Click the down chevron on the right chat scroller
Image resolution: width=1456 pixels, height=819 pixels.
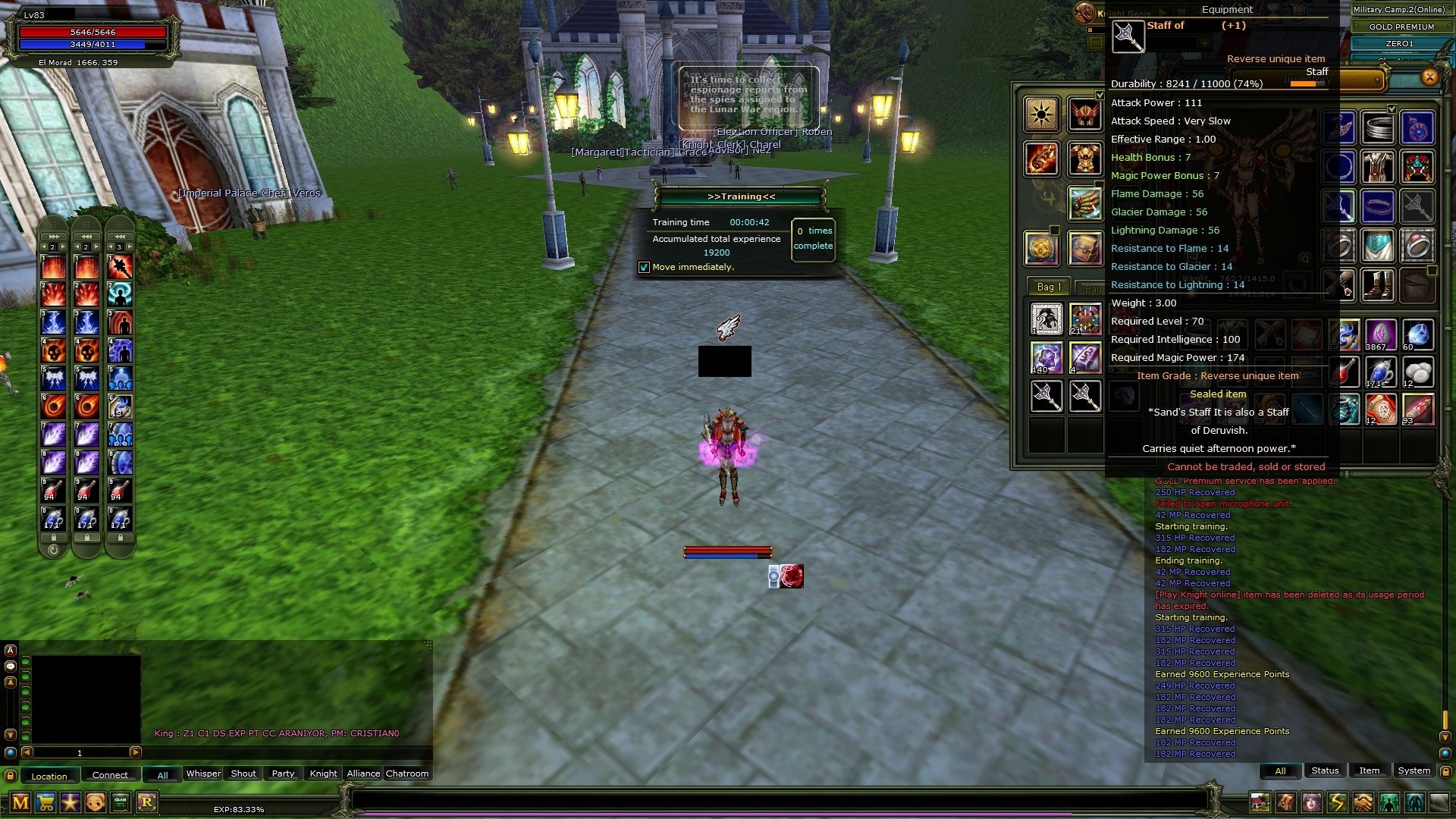1445,737
